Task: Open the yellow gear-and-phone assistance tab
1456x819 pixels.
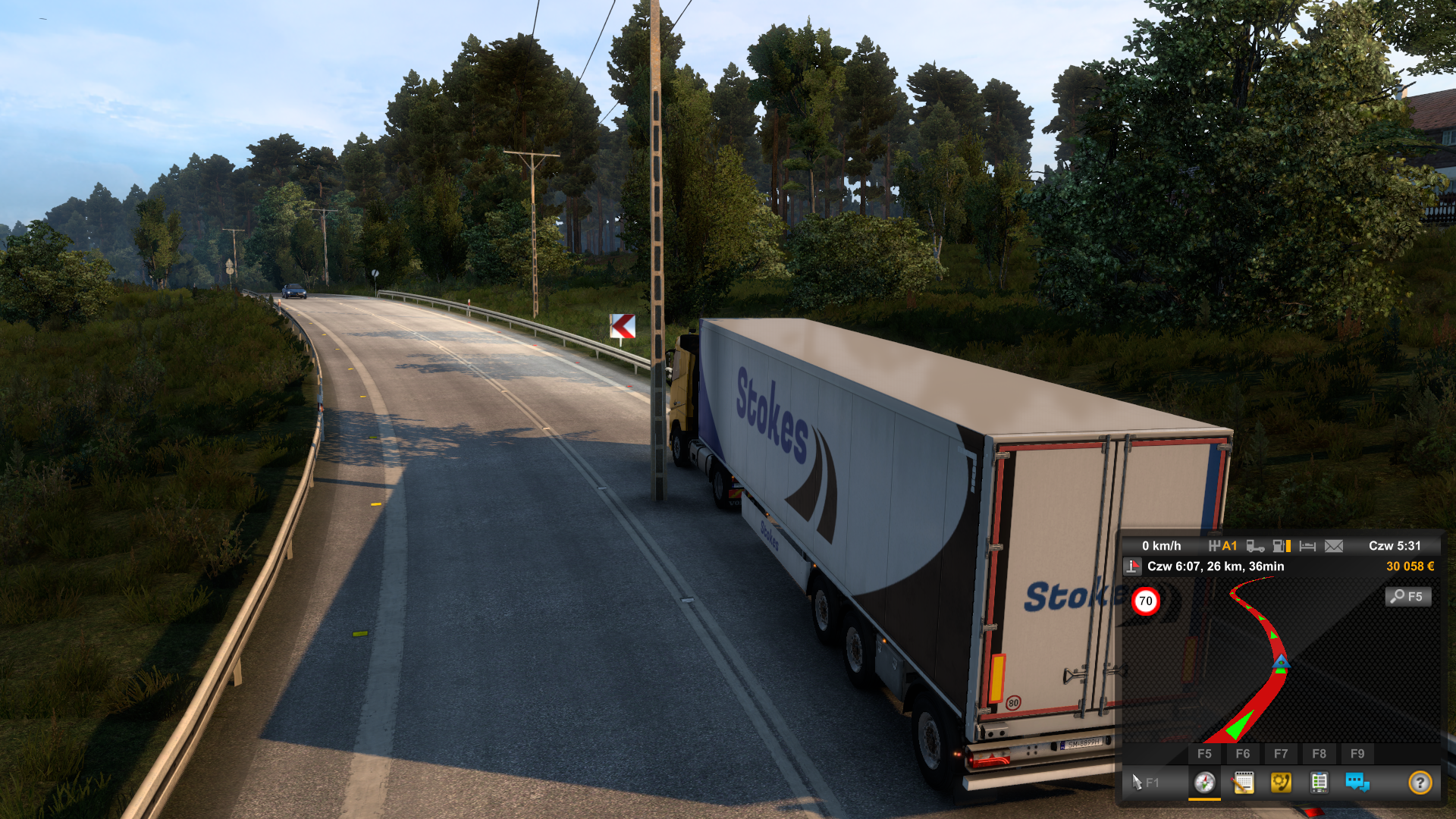Action: point(1281,782)
